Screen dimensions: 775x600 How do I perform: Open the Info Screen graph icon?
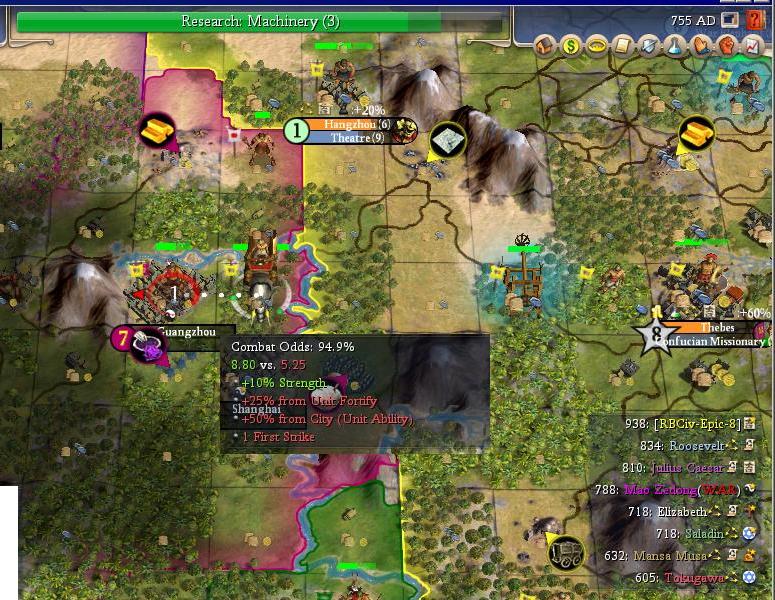[751, 45]
